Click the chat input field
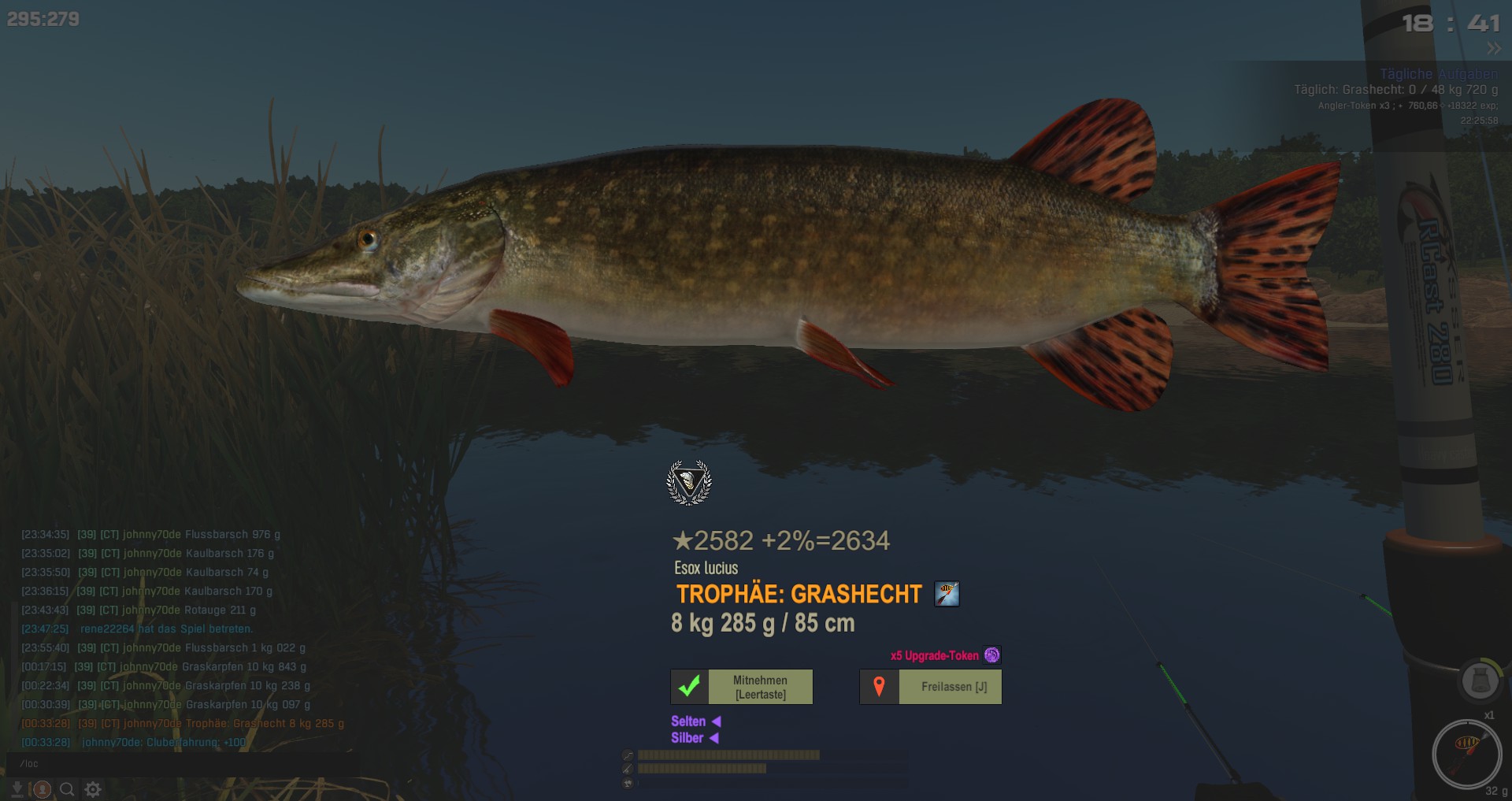The image size is (1512, 801). pyautogui.click(x=181, y=763)
